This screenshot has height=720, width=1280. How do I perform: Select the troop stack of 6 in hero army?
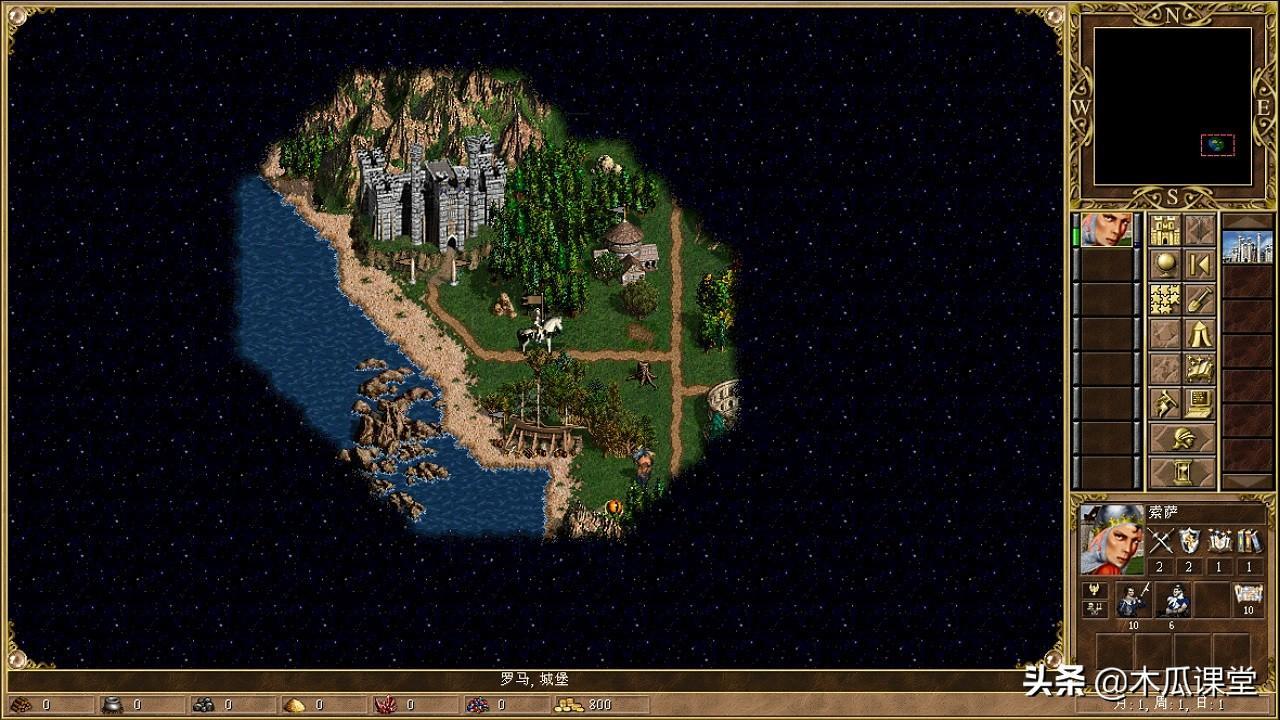1172,600
